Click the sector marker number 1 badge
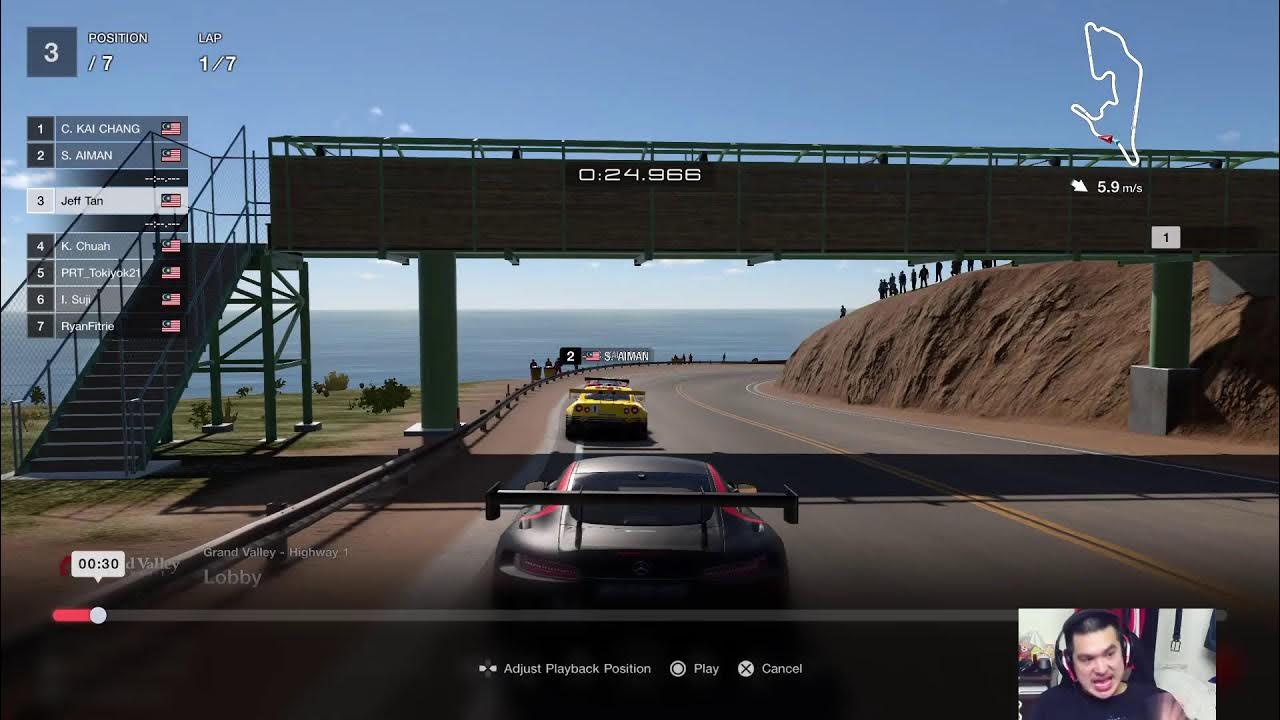1280x720 pixels. pos(1166,236)
